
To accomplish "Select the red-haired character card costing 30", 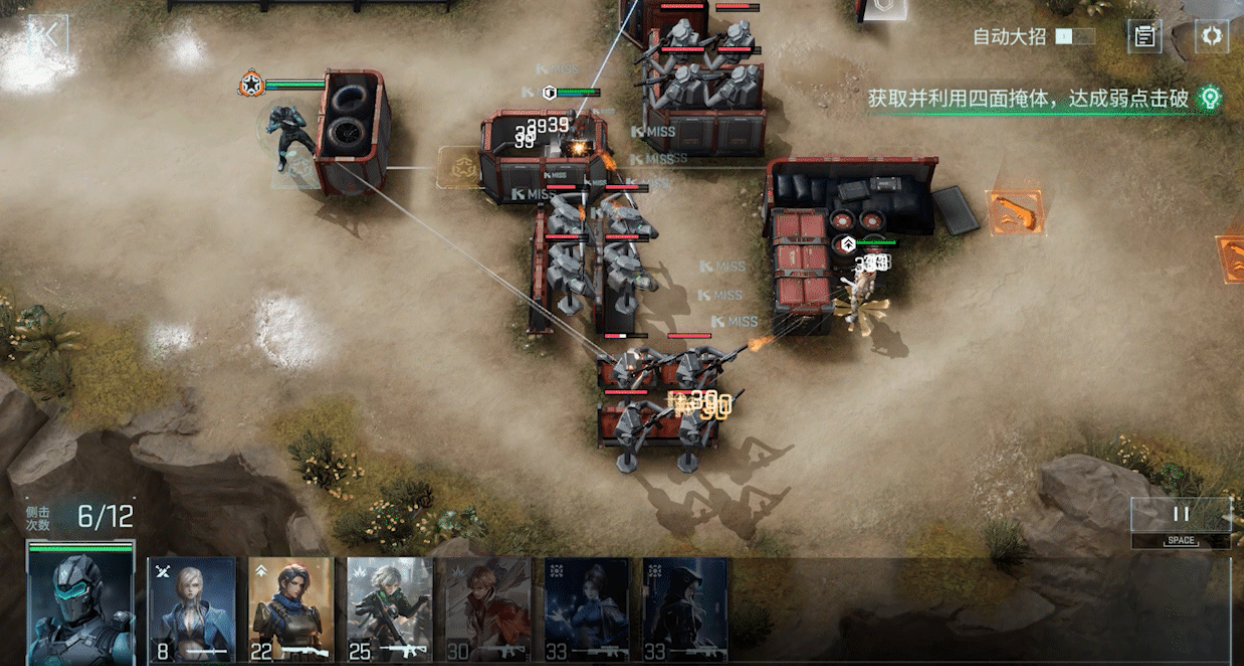I will point(488,610).
